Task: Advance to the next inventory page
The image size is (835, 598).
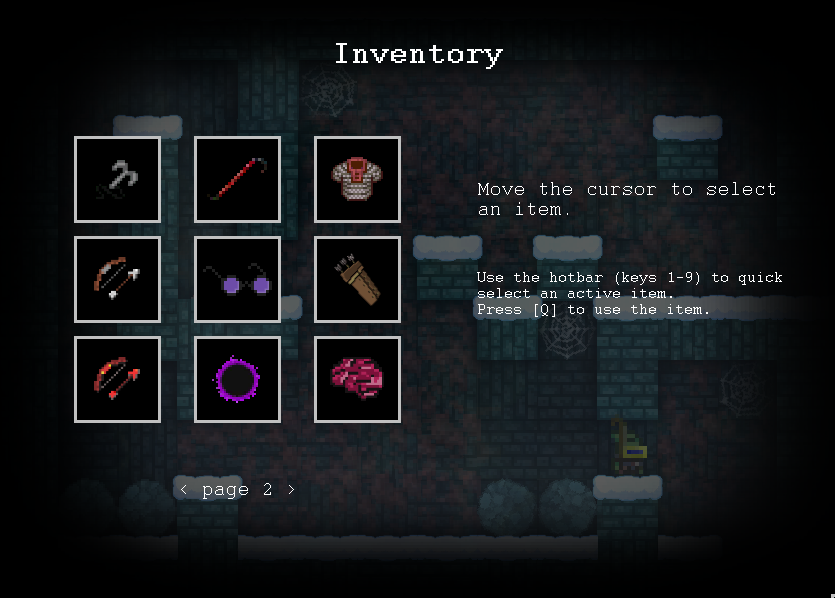Action: 291,490
